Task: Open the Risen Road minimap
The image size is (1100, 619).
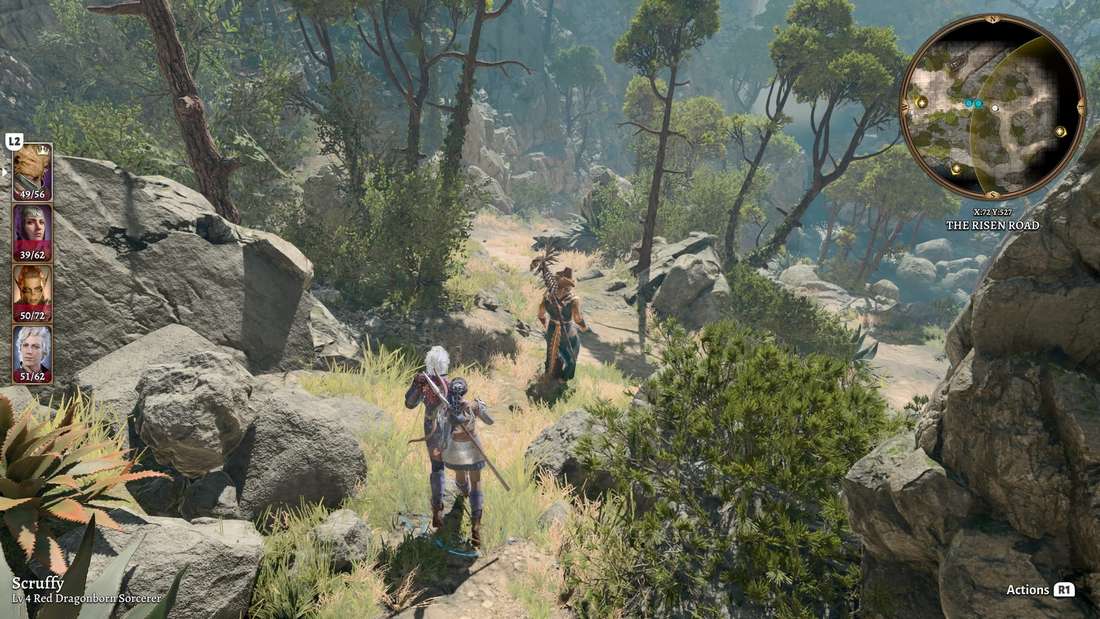Action: tap(992, 106)
